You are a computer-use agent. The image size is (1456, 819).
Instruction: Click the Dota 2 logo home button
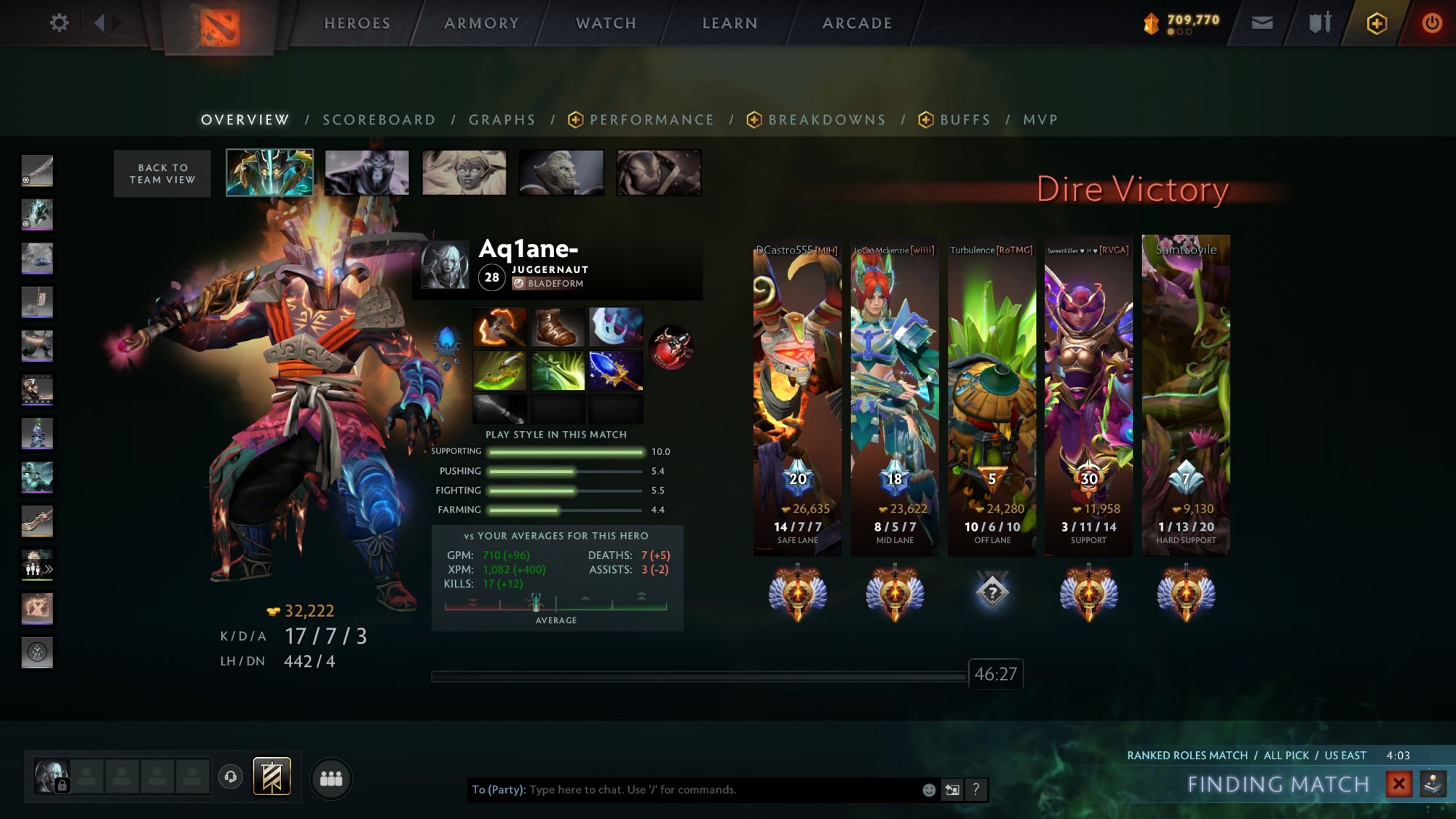tap(219, 26)
